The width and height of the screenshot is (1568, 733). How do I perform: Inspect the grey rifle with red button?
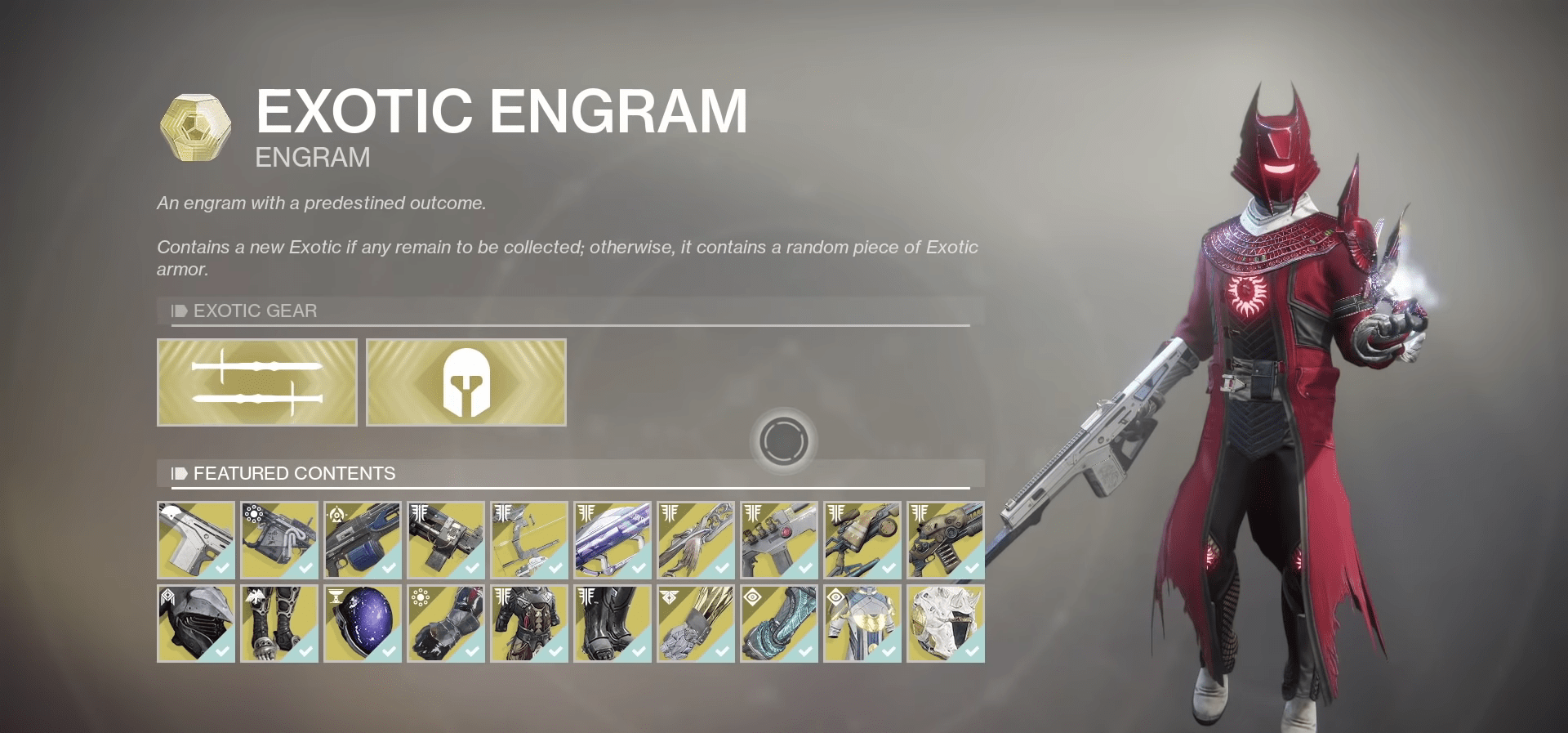[x=779, y=540]
